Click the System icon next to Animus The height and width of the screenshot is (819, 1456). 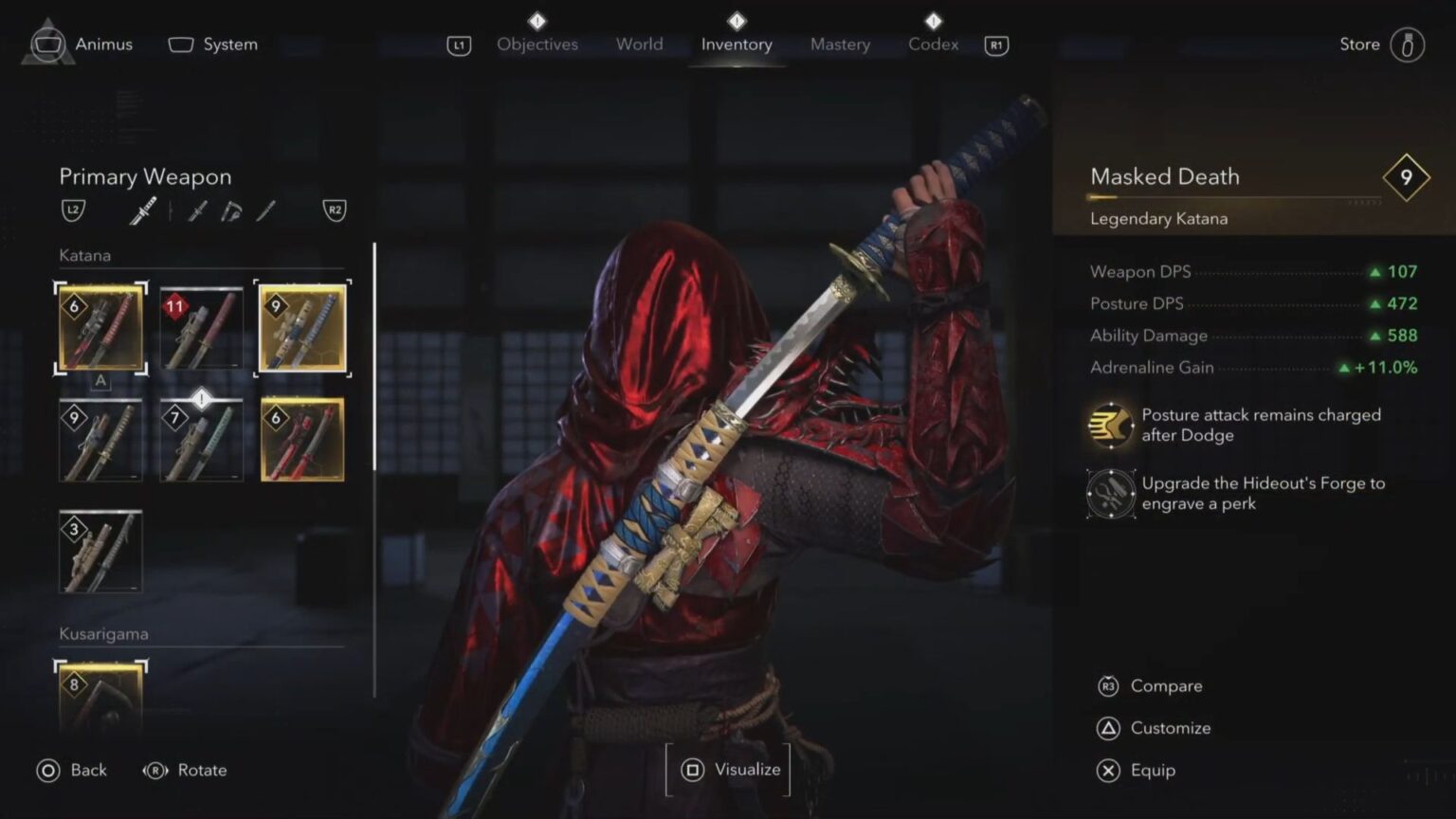[x=179, y=43]
